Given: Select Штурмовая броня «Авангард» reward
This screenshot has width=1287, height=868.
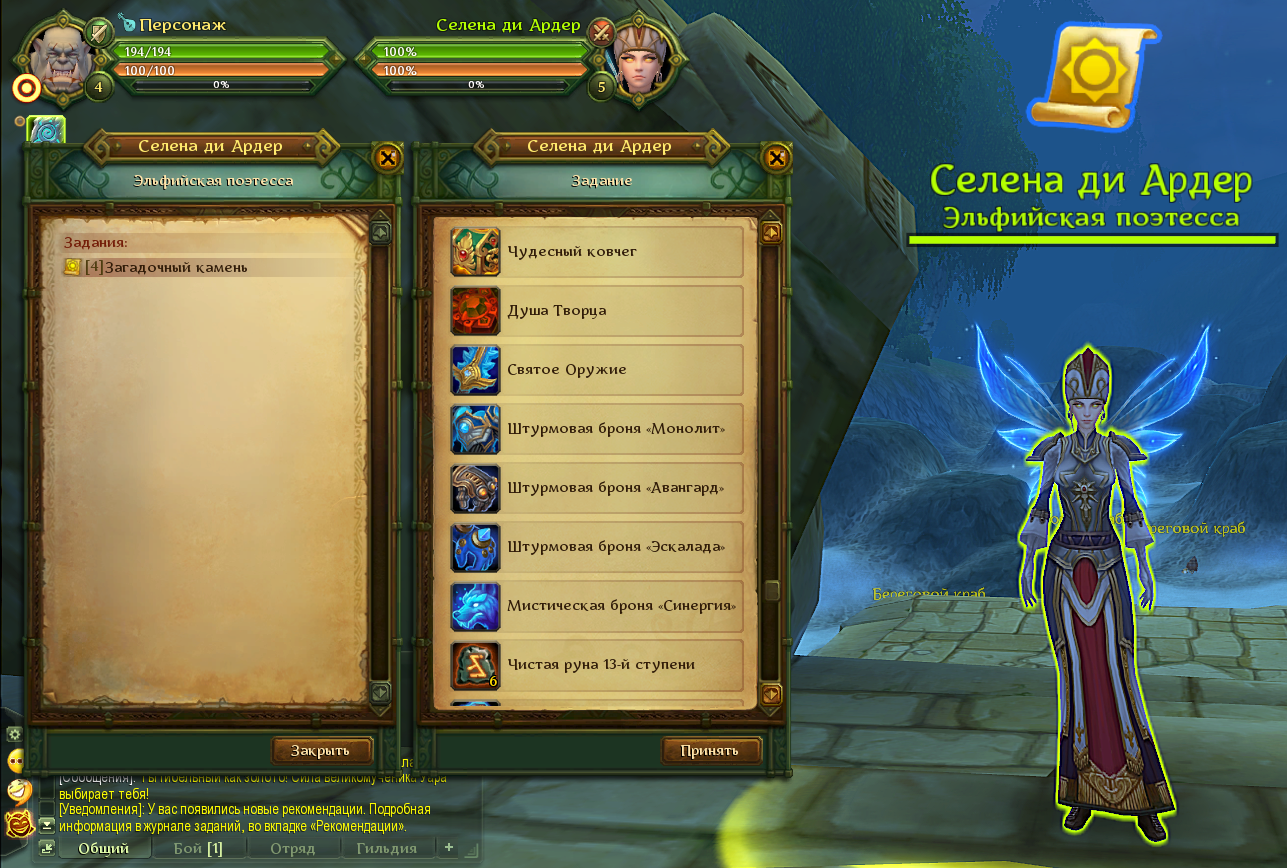Looking at the screenshot, I should coord(597,487).
